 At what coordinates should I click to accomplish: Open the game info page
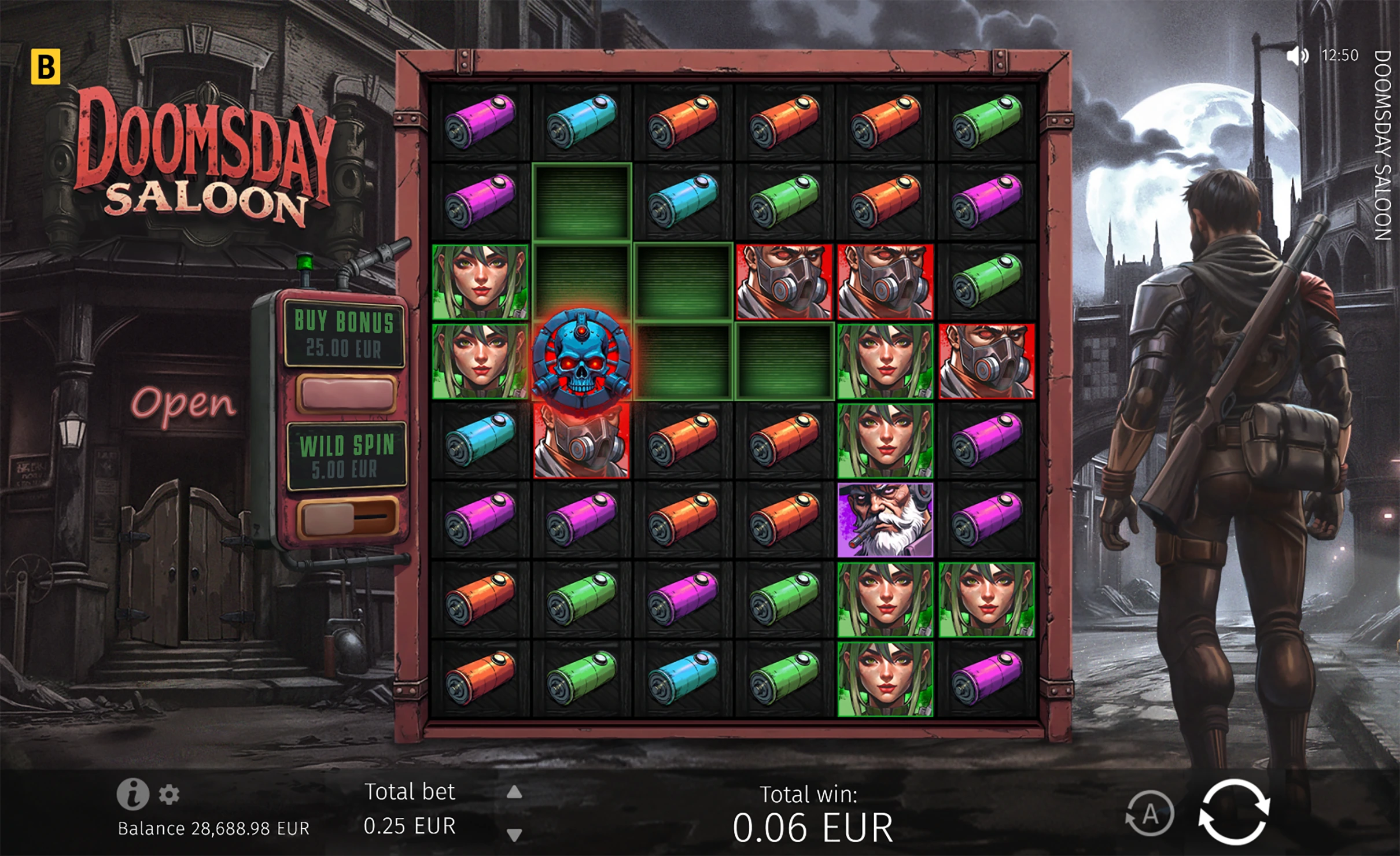click(132, 794)
